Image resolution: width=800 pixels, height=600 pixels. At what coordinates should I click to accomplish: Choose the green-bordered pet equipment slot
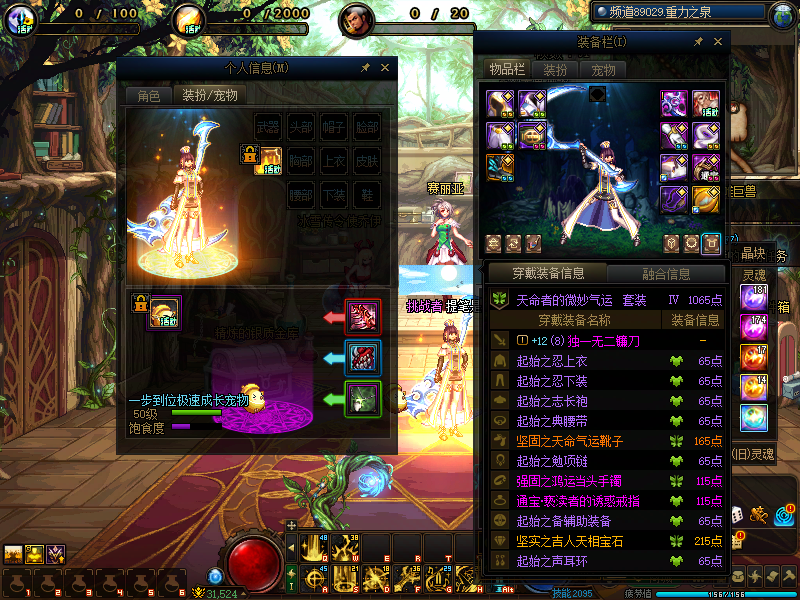point(362,398)
